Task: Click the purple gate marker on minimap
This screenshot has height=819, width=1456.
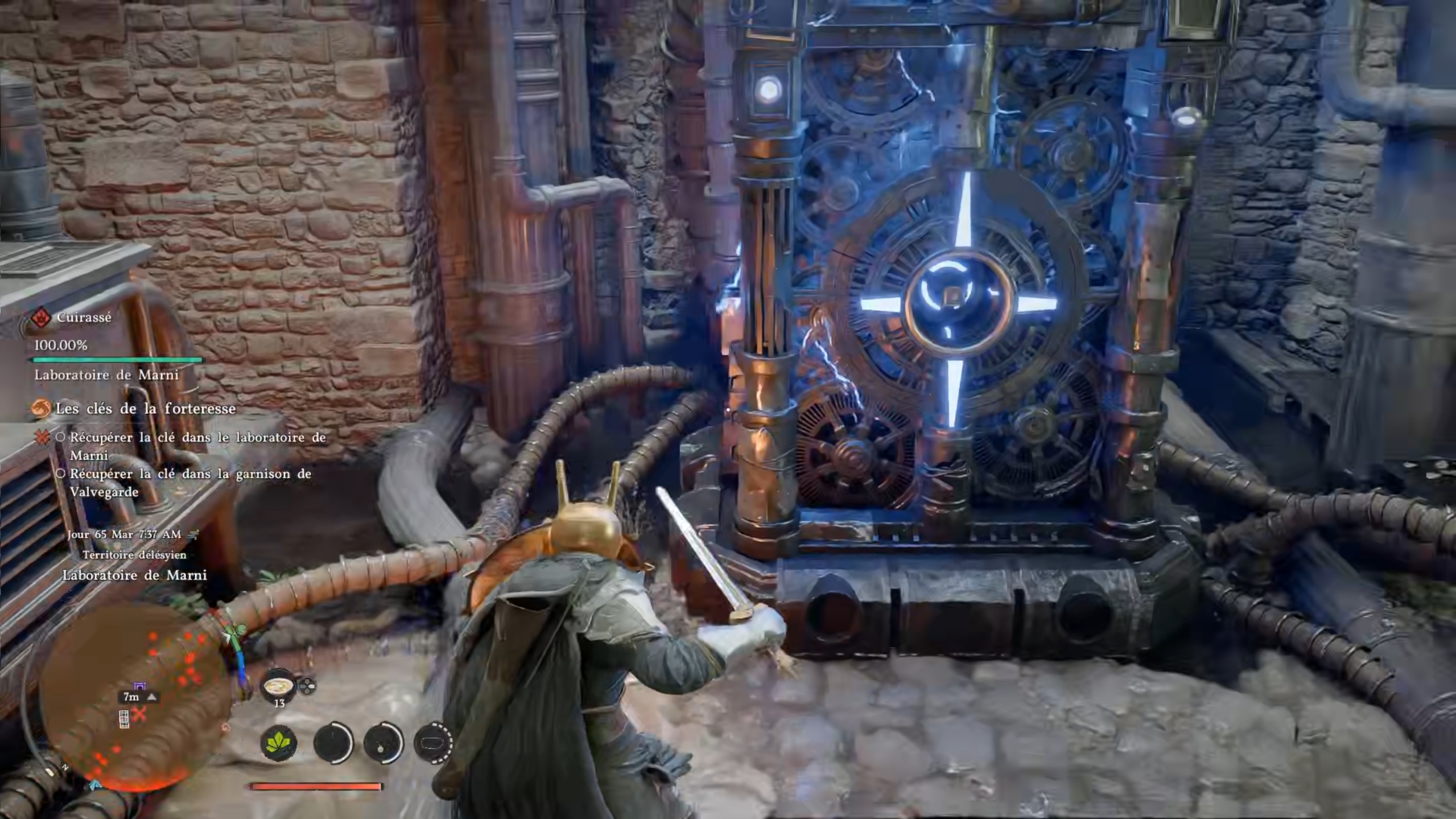Action: [139, 685]
